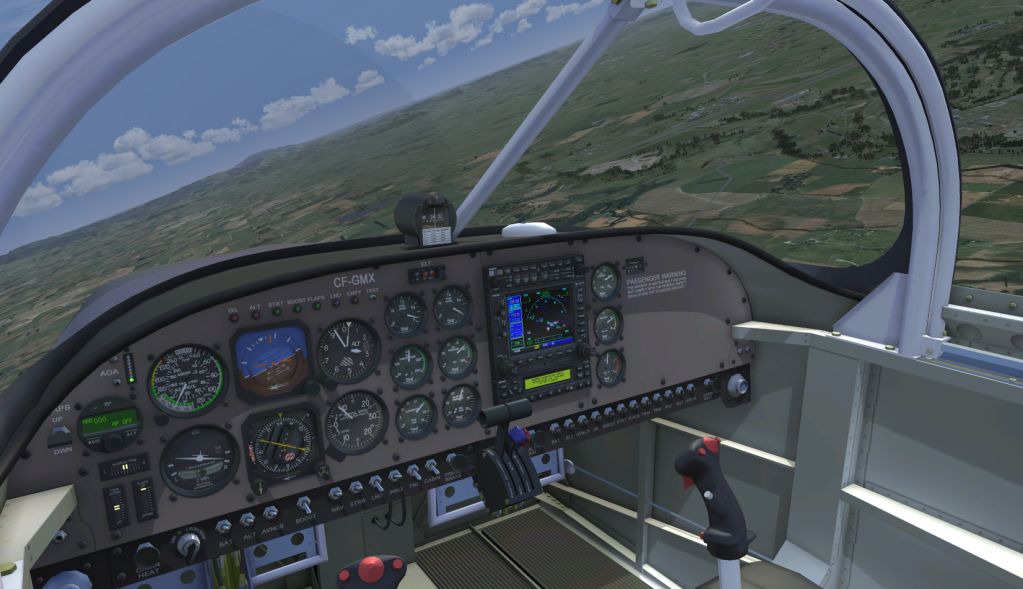Image resolution: width=1023 pixels, height=589 pixels.
Task: Click the green radio frequency display
Action: pyautogui.click(x=546, y=378)
